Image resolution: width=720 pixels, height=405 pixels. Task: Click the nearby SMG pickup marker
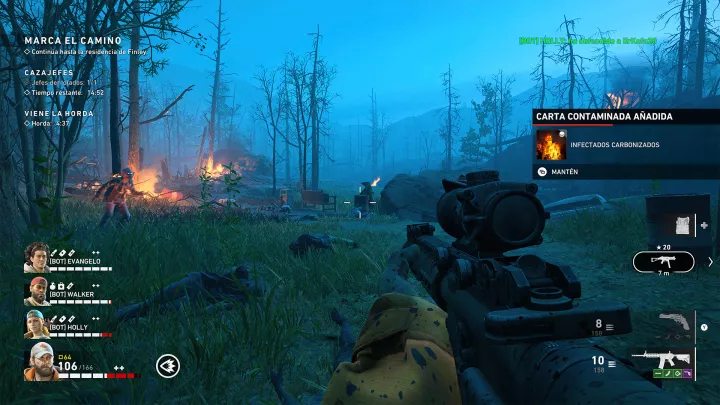[x=664, y=262]
